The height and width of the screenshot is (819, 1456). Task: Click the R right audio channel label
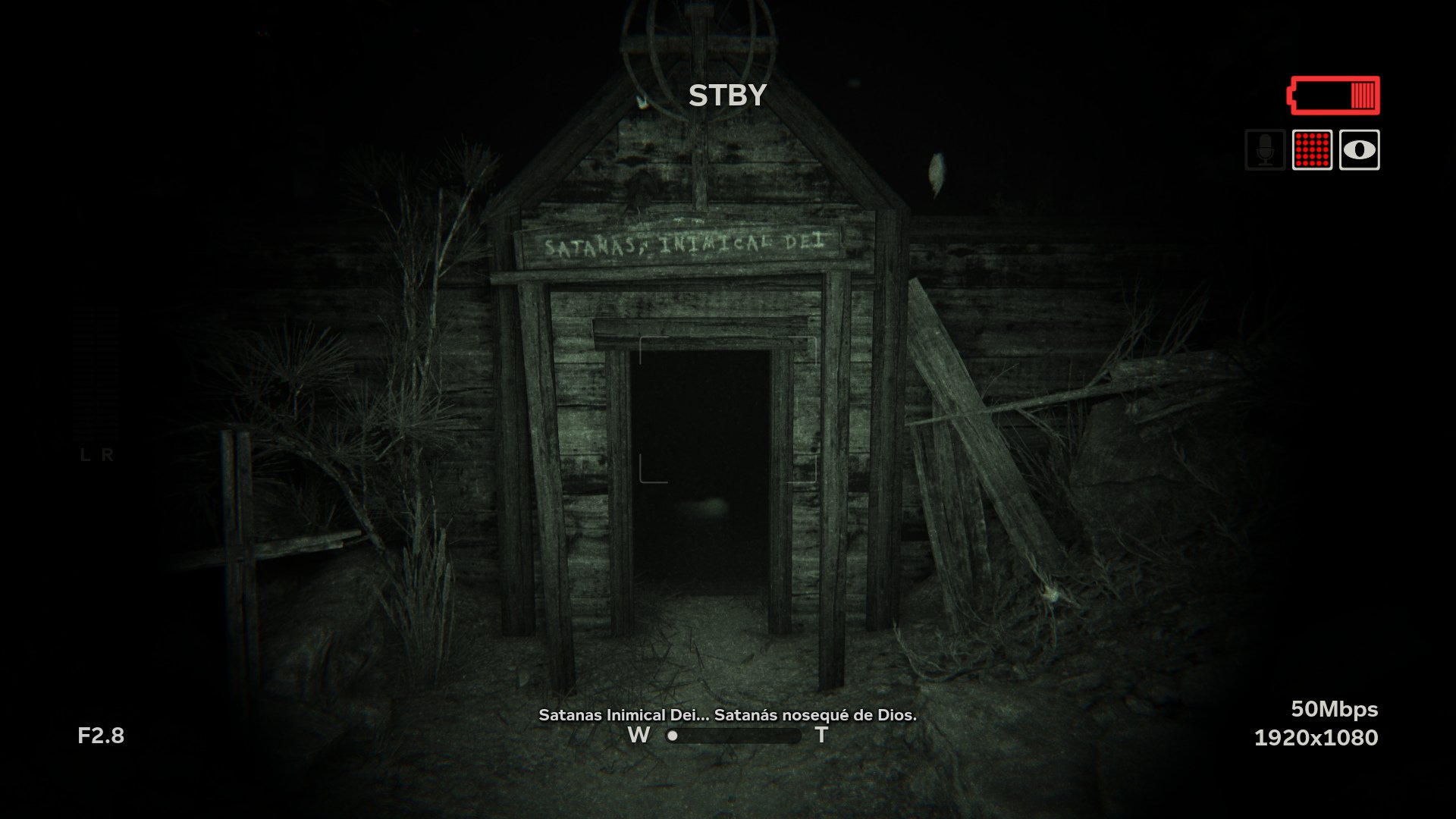click(x=108, y=456)
